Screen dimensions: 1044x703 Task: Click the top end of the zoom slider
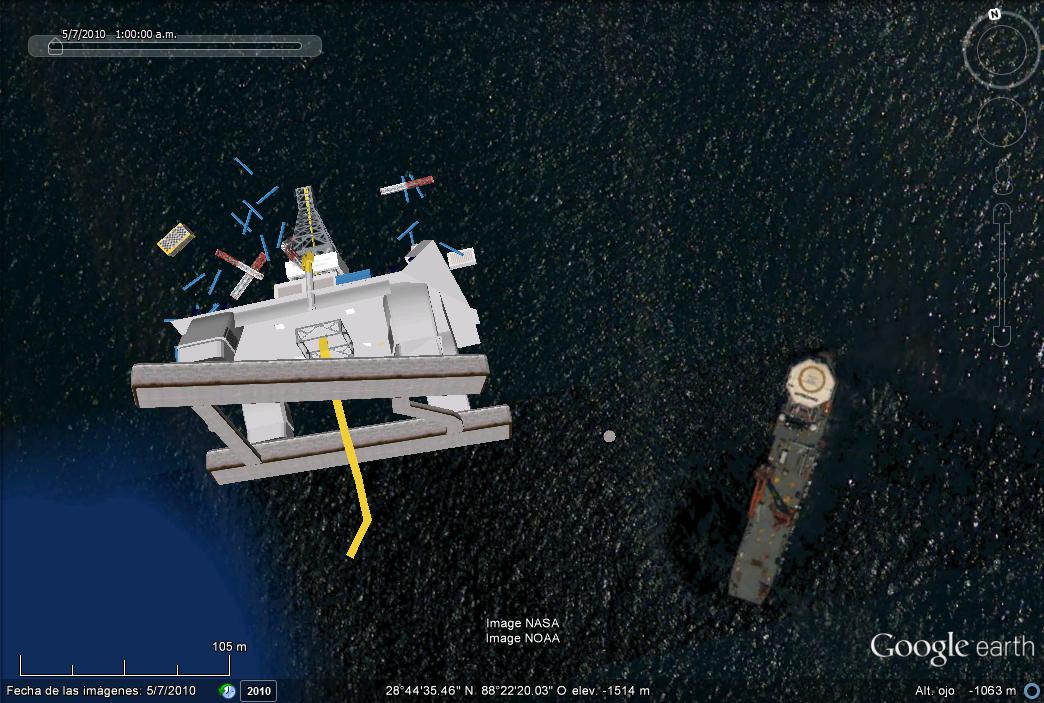1002,212
